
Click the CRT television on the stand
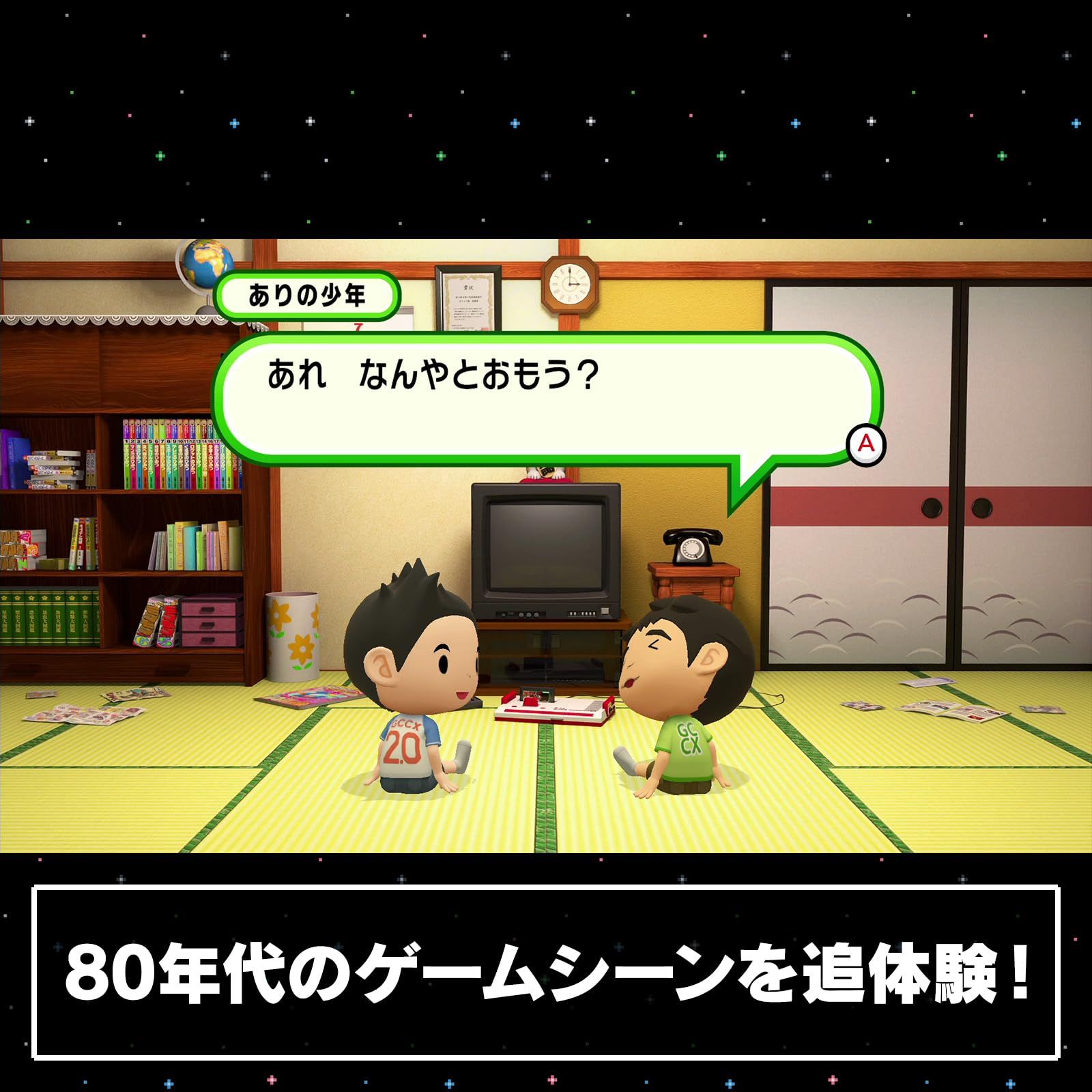pos(546,546)
